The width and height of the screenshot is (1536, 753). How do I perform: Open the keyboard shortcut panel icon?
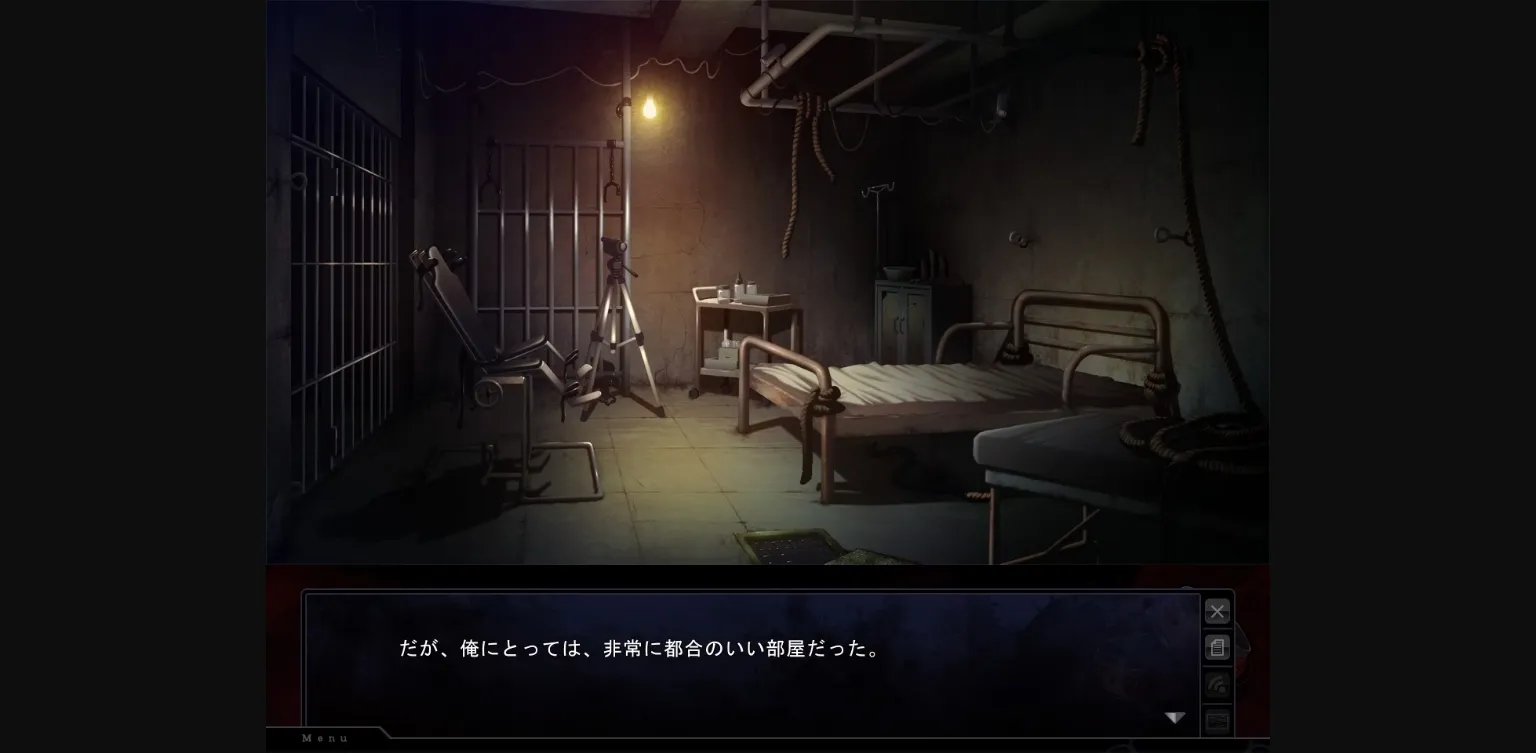(x=1217, y=719)
